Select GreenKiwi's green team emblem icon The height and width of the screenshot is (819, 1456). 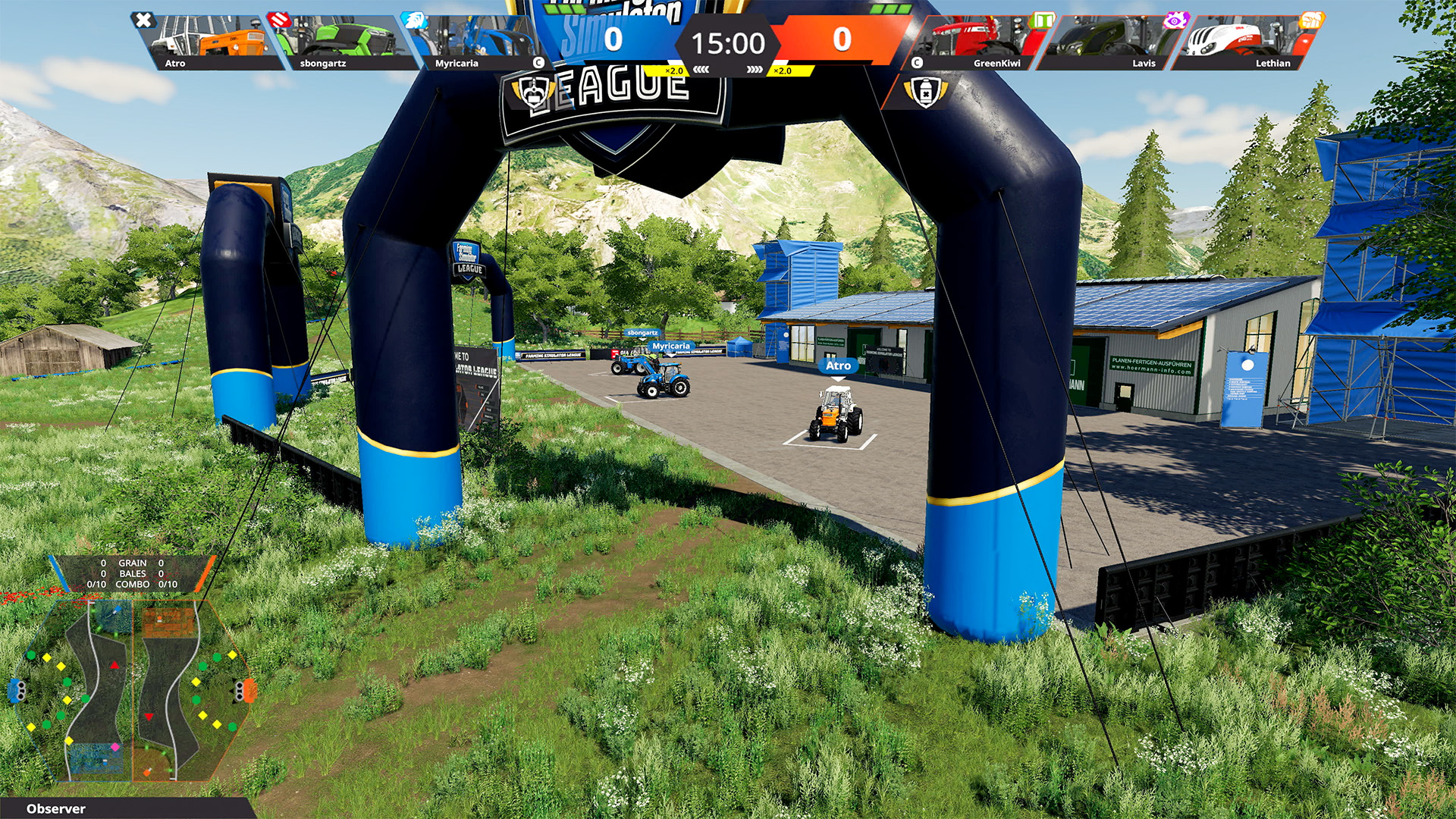(x=1043, y=20)
